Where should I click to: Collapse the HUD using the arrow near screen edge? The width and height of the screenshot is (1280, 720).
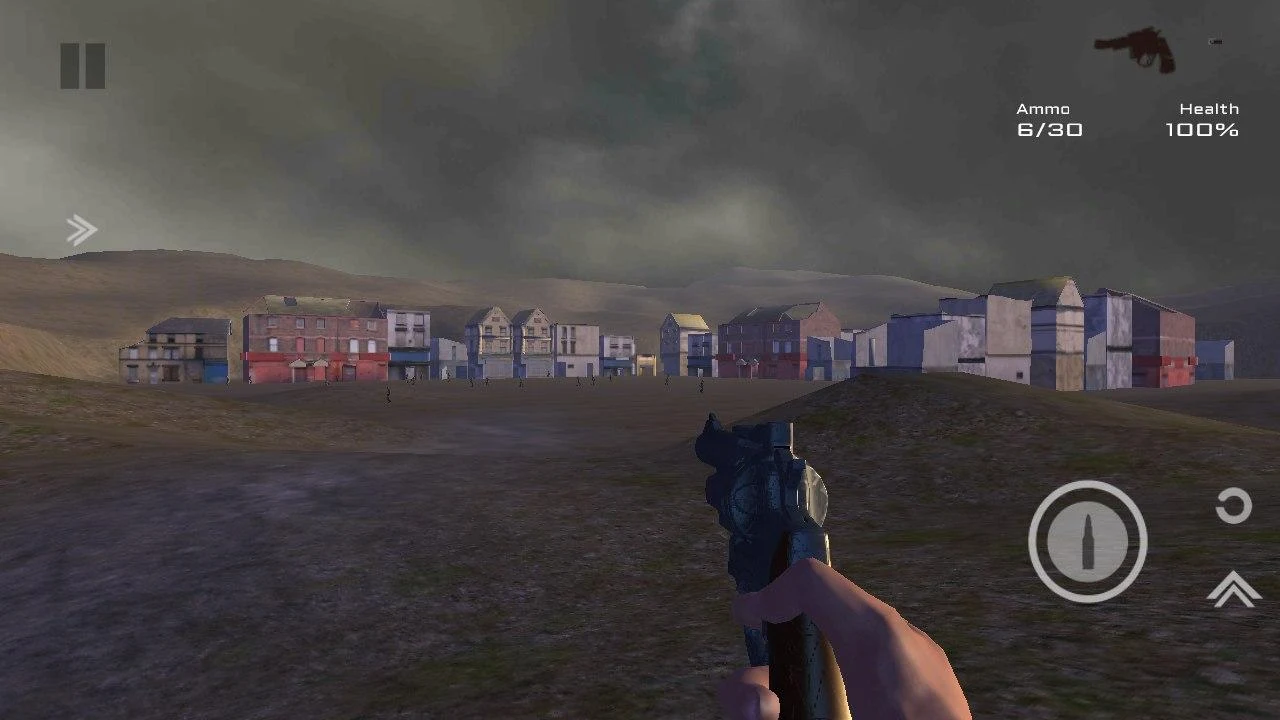[x=80, y=229]
